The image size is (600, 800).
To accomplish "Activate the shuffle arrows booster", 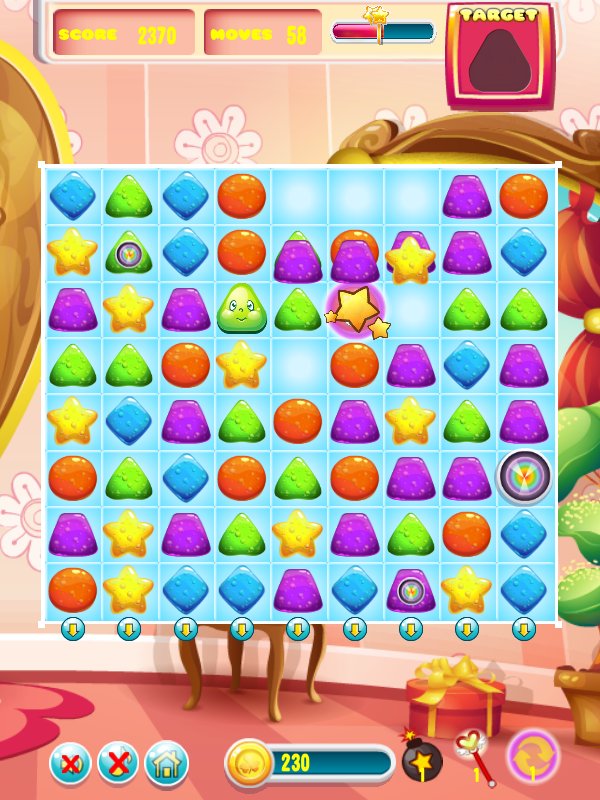I will click(x=532, y=756).
